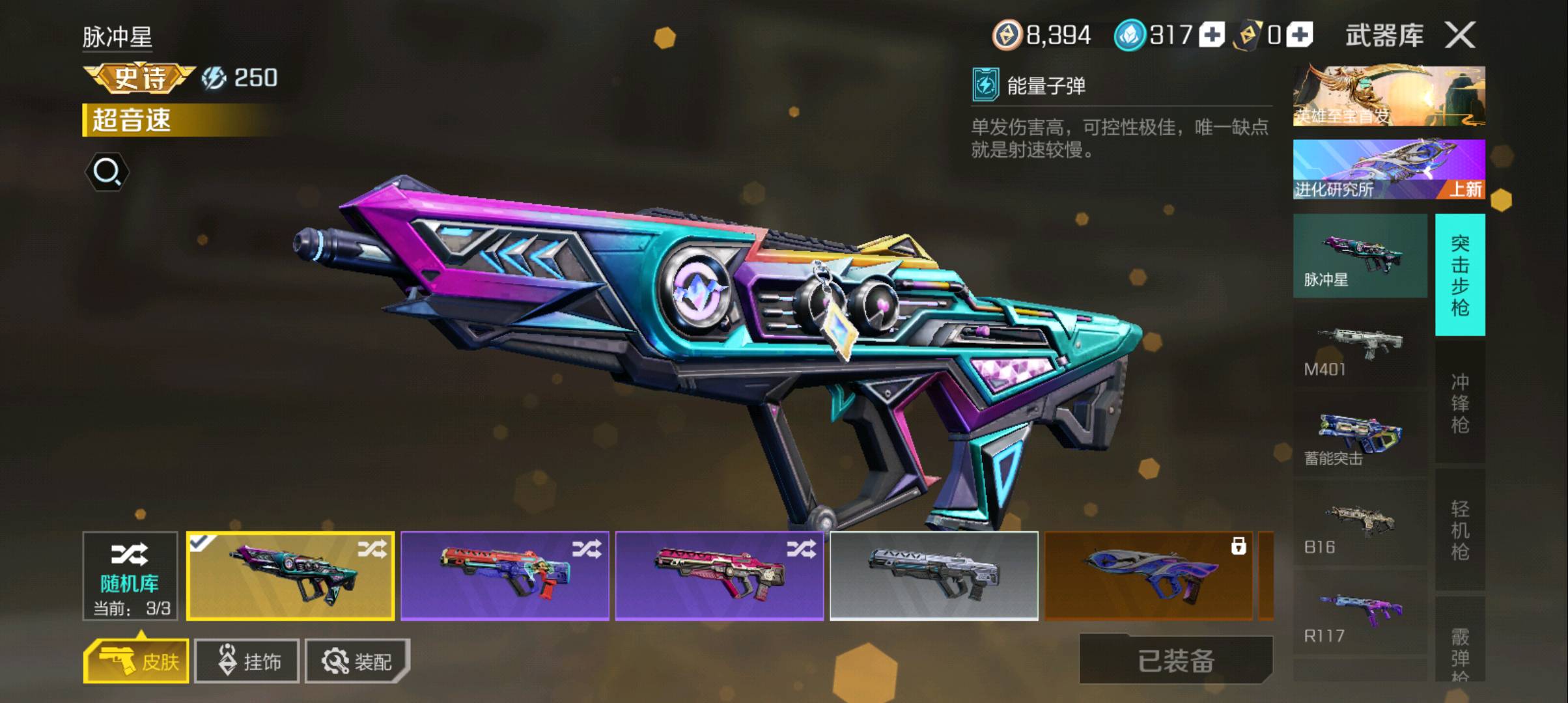Image resolution: width=1568 pixels, height=703 pixels.
Task: Choose the 蓄能突击 rifle from the list
Action: tap(1360, 439)
